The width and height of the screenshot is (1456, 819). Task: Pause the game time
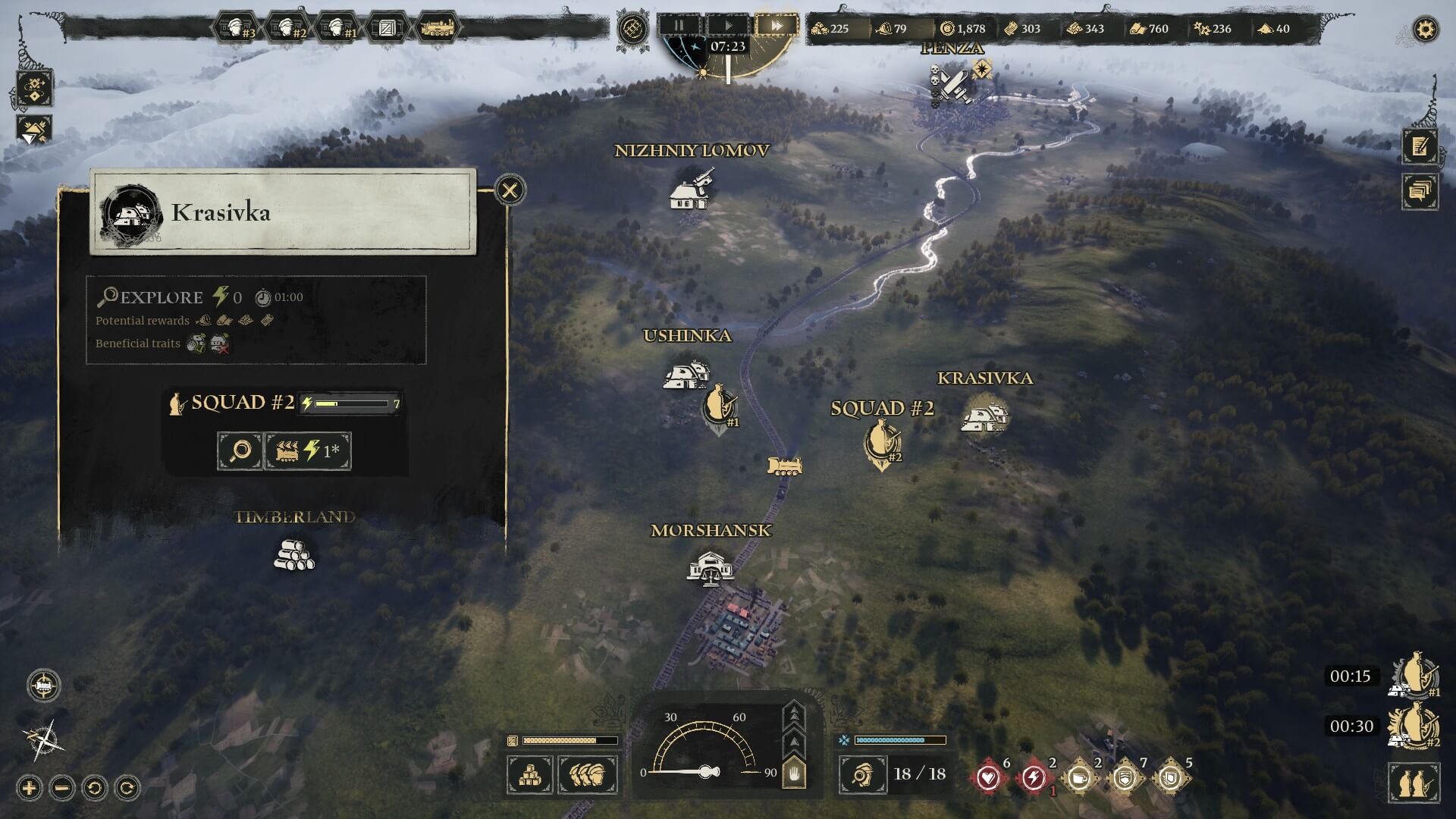679,25
